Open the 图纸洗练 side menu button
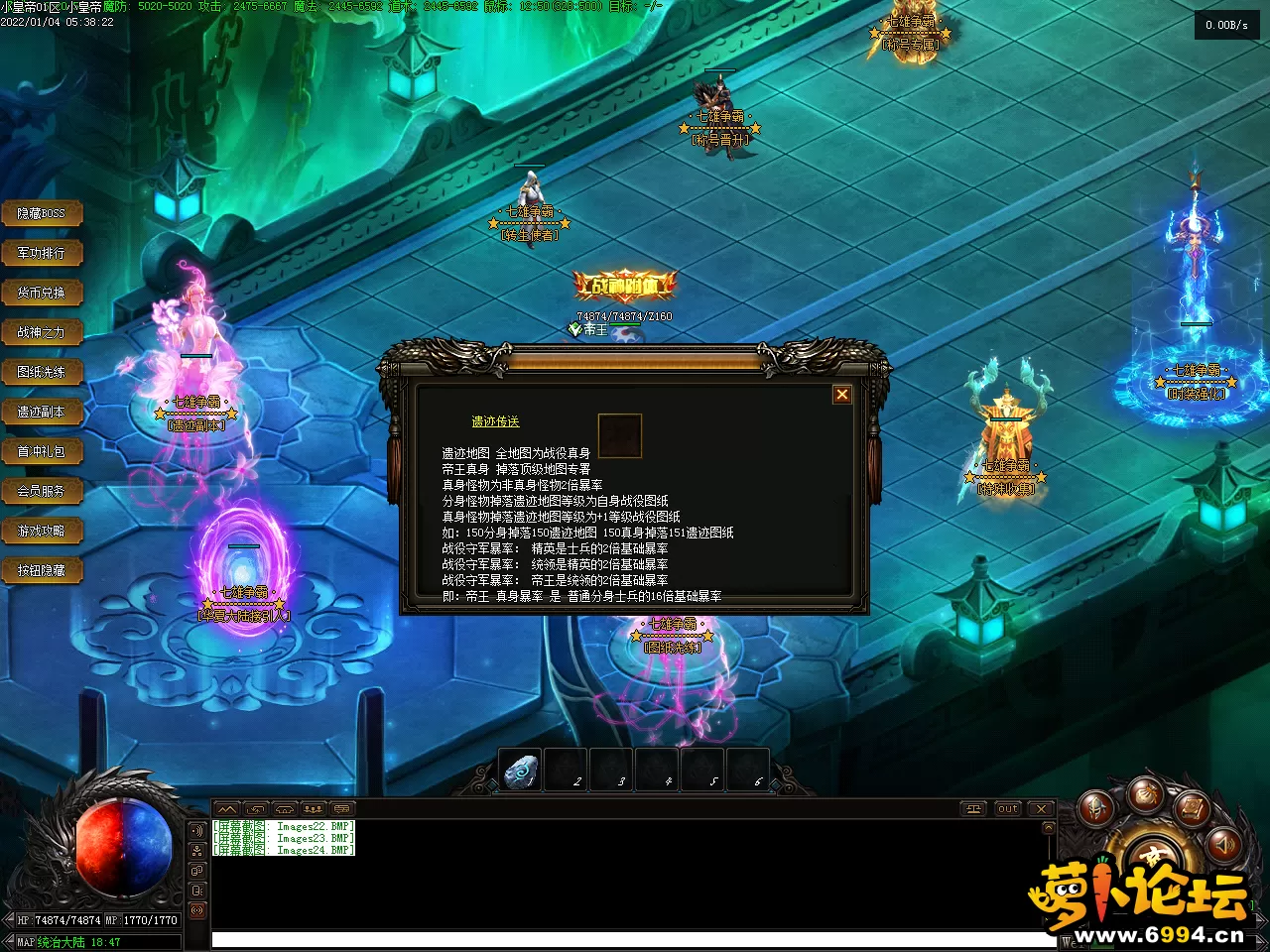1270x952 pixels. point(41,372)
